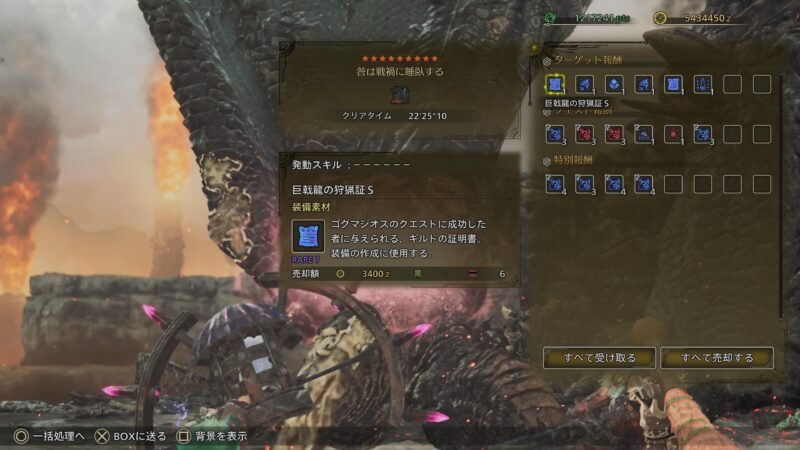This screenshot has height=450, width=800.
Task: Pick the blue crystal ore target reward
Action: [613, 85]
